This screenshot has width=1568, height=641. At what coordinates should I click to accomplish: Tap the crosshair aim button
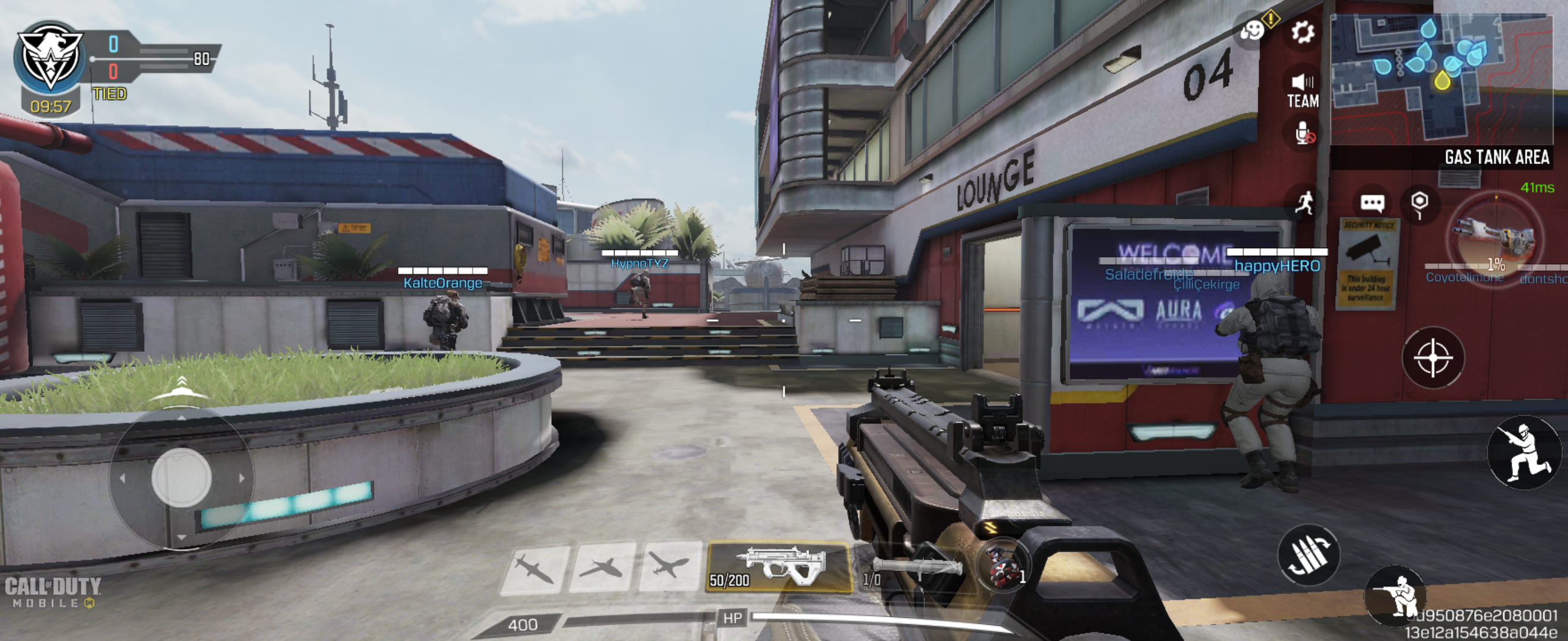pos(1432,358)
